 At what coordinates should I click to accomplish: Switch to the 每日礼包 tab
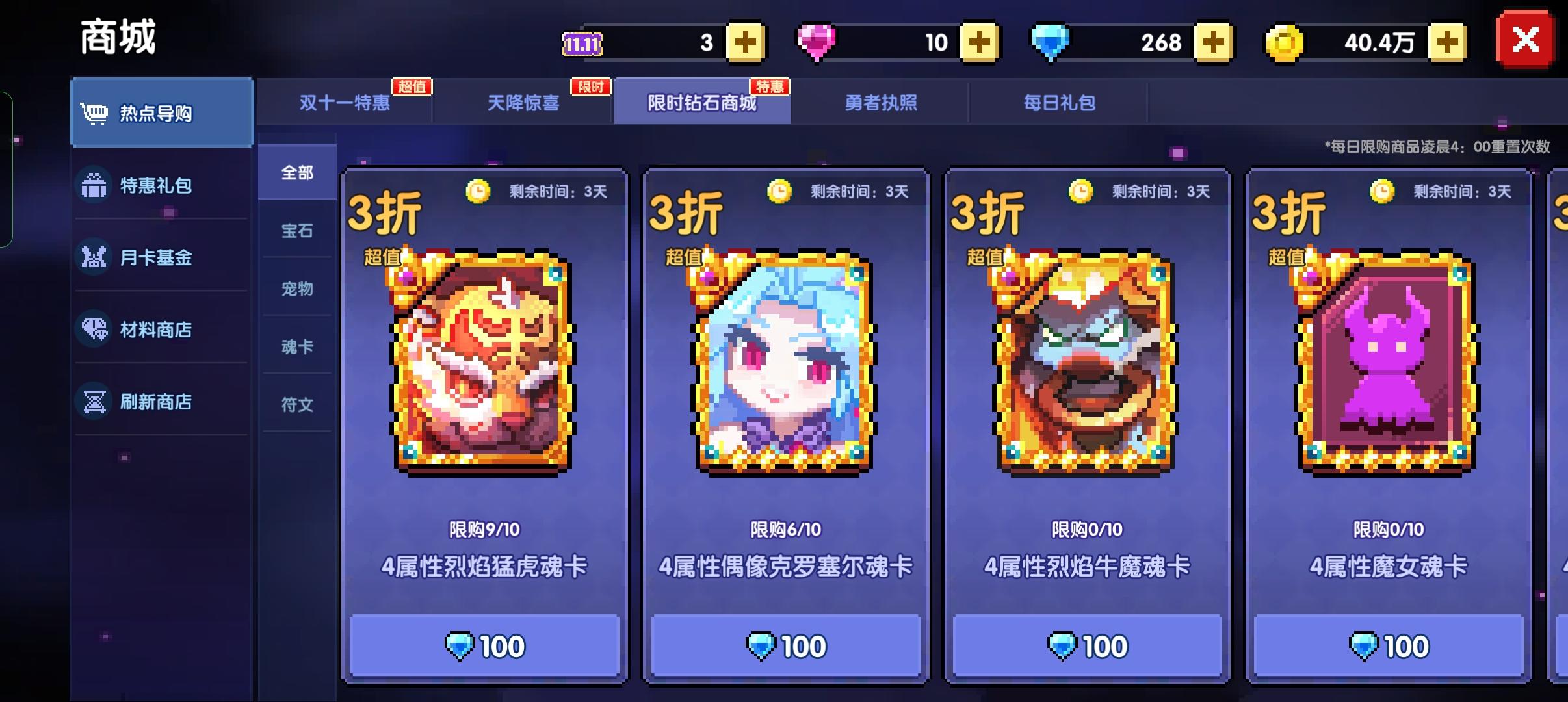tap(1059, 103)
